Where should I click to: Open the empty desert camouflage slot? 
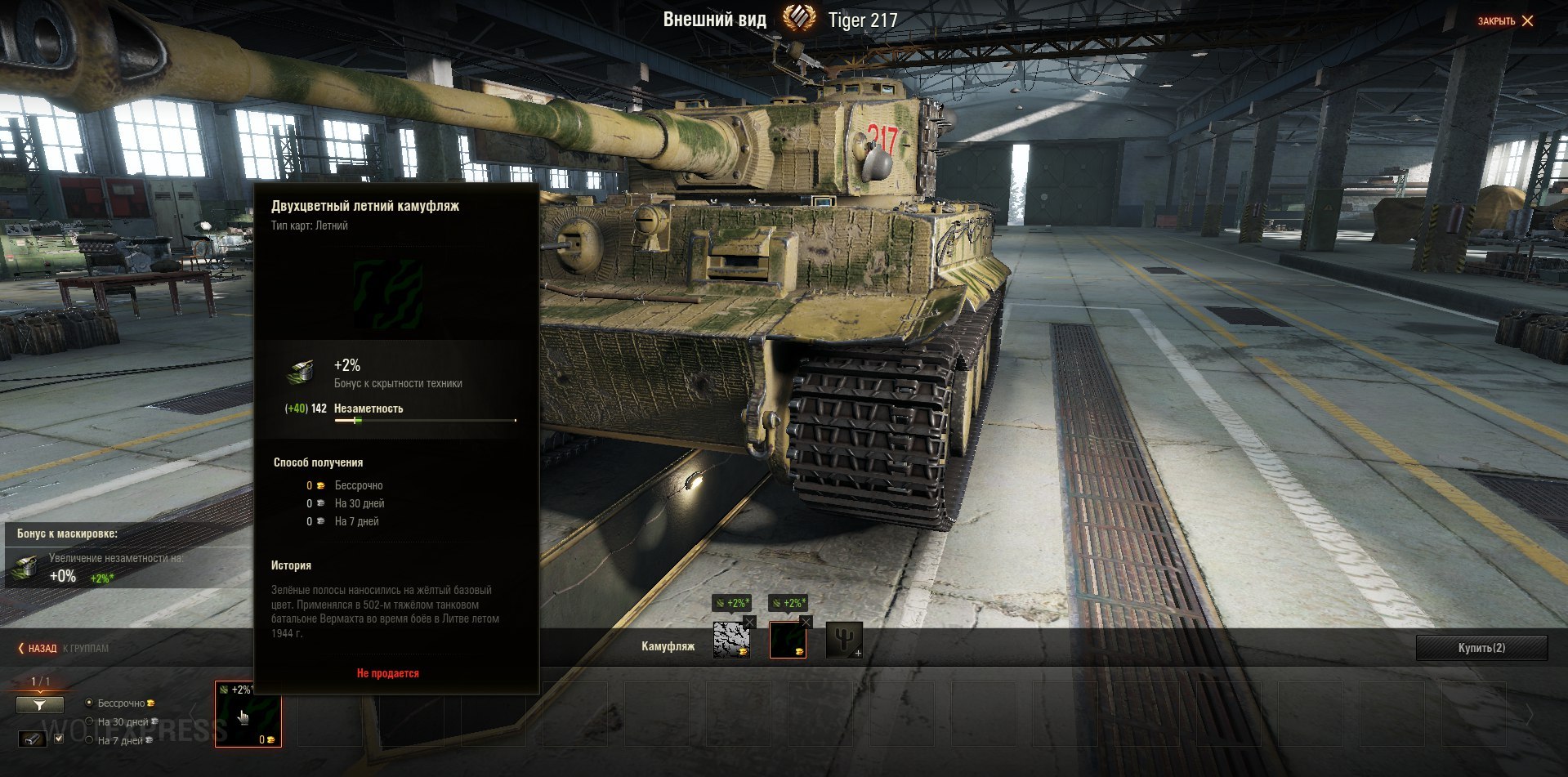[843, 641]
